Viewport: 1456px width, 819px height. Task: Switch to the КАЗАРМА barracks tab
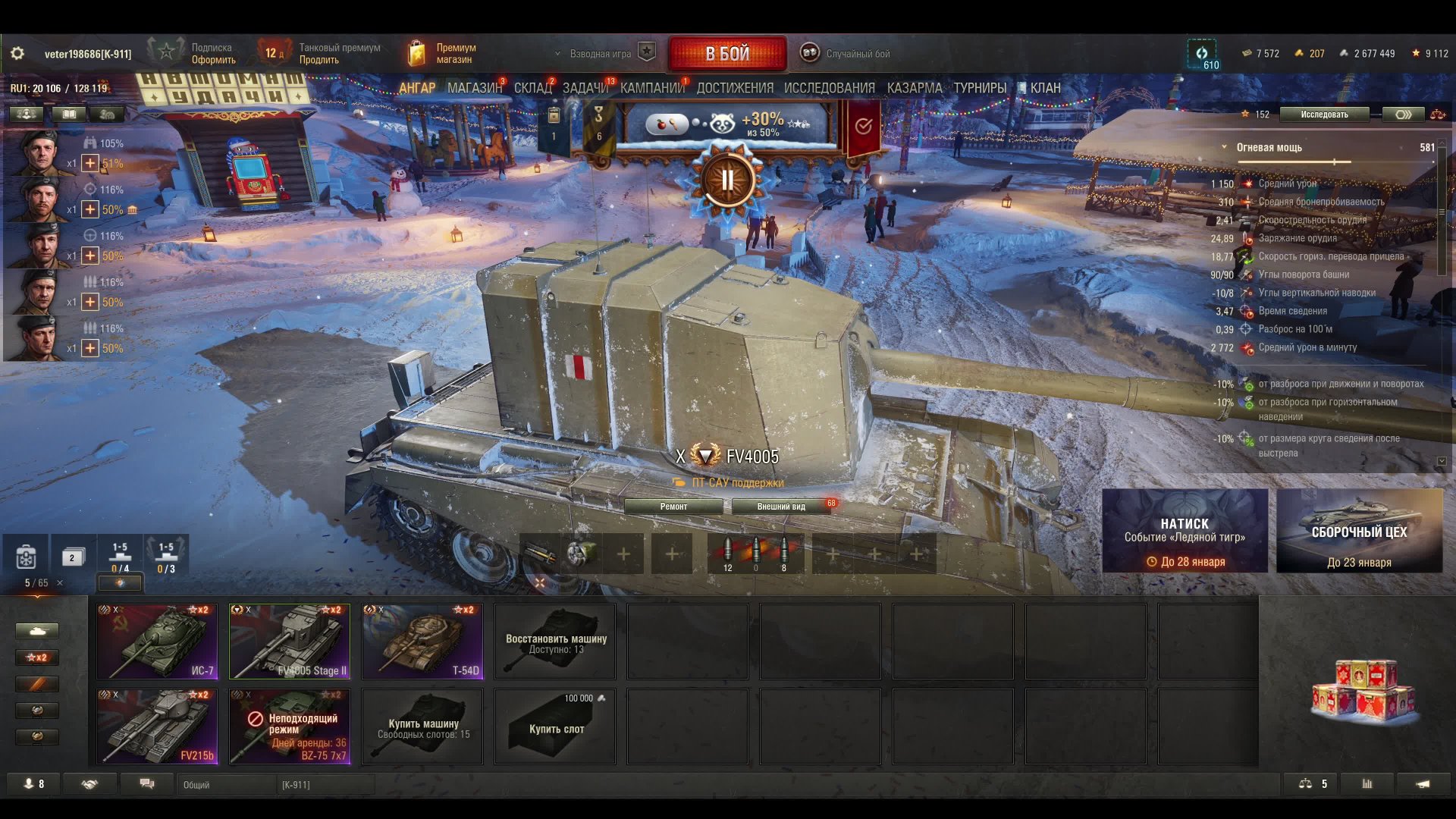coord(914,88)
